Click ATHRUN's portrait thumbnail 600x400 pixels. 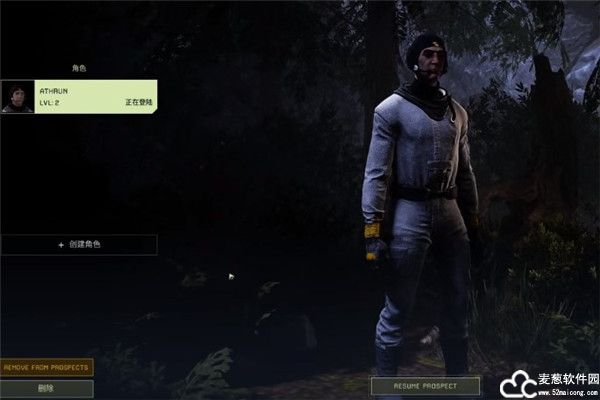click(x=17, y=96)
